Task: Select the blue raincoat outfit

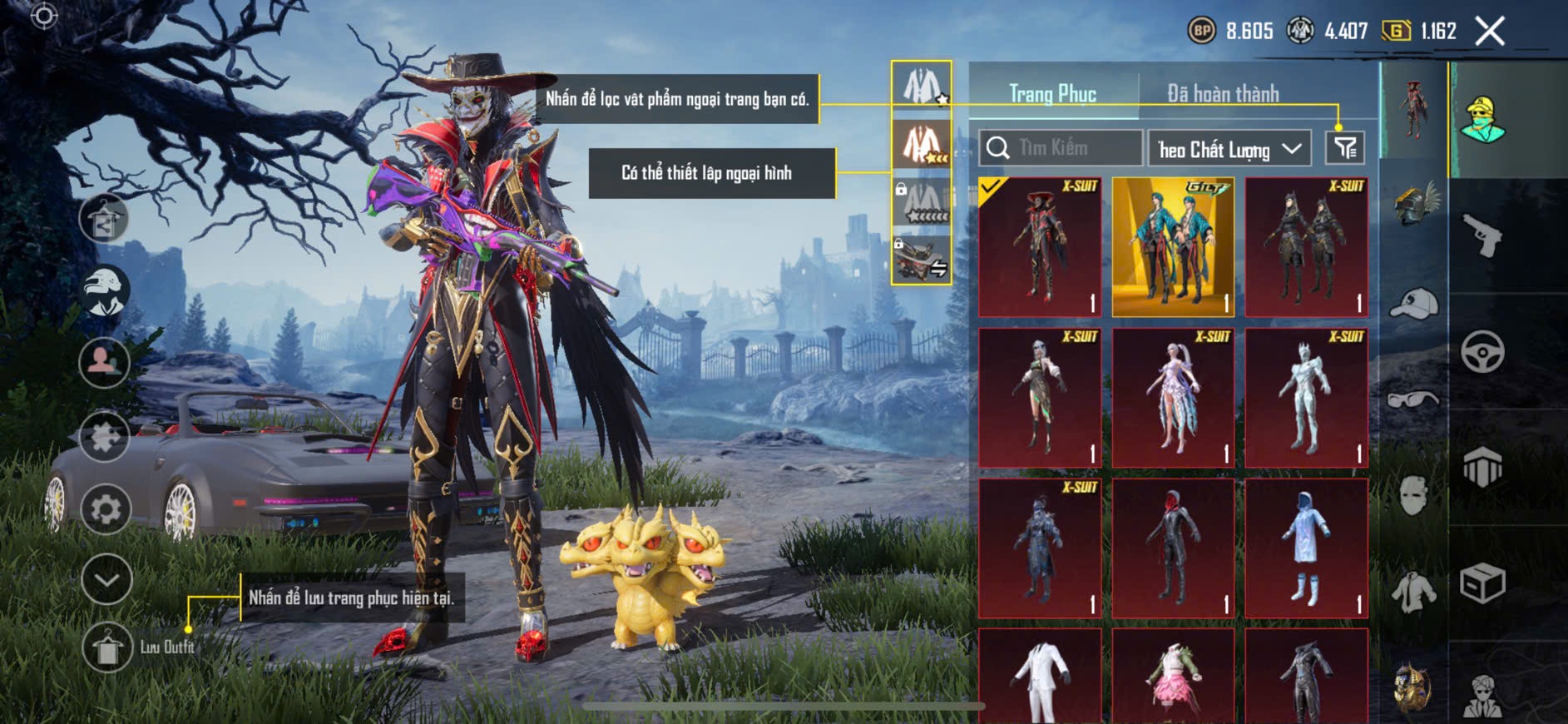Action: tap(1306, 548)
